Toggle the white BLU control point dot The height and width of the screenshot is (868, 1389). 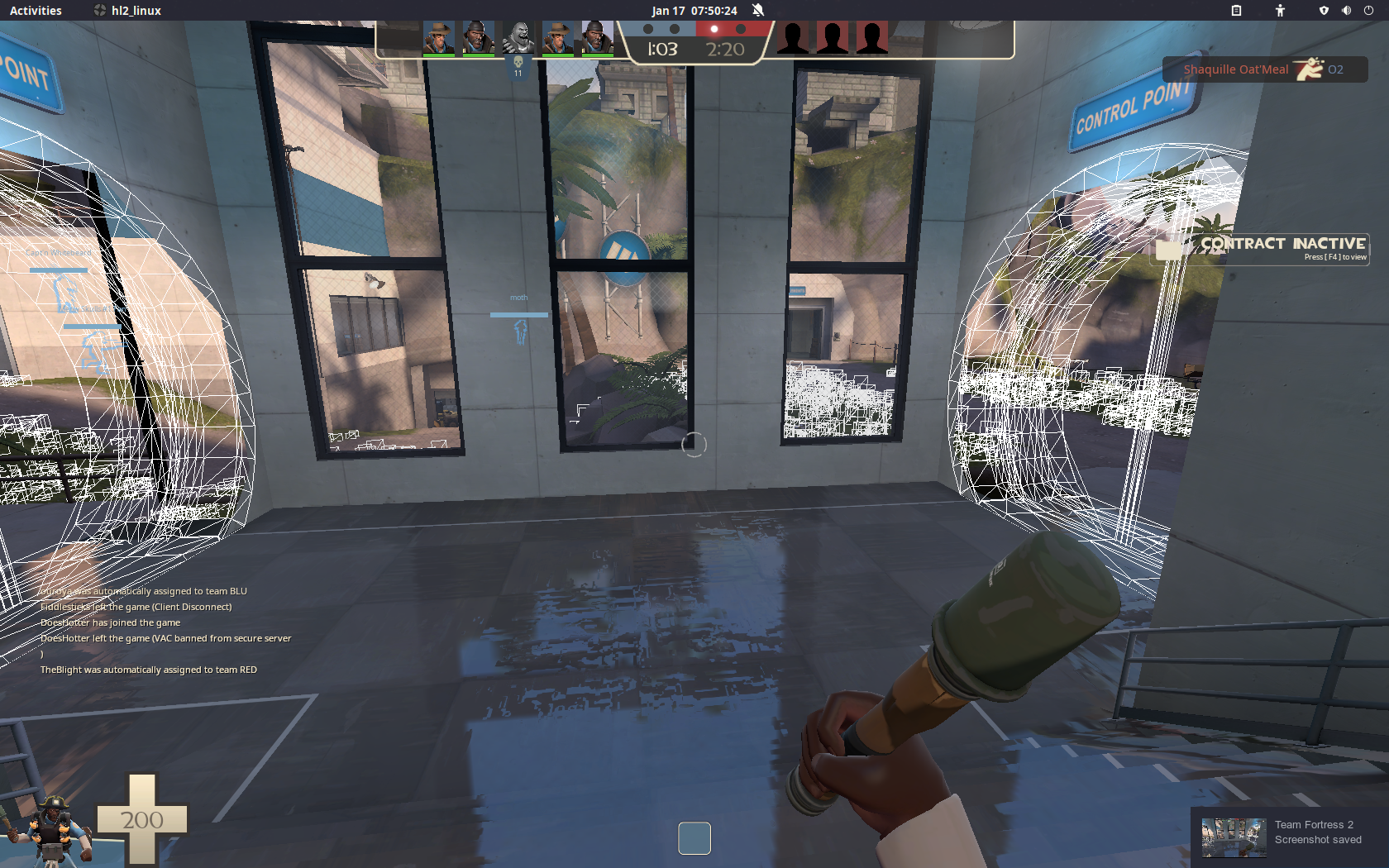pyautogui.click(x=650, y=29)
